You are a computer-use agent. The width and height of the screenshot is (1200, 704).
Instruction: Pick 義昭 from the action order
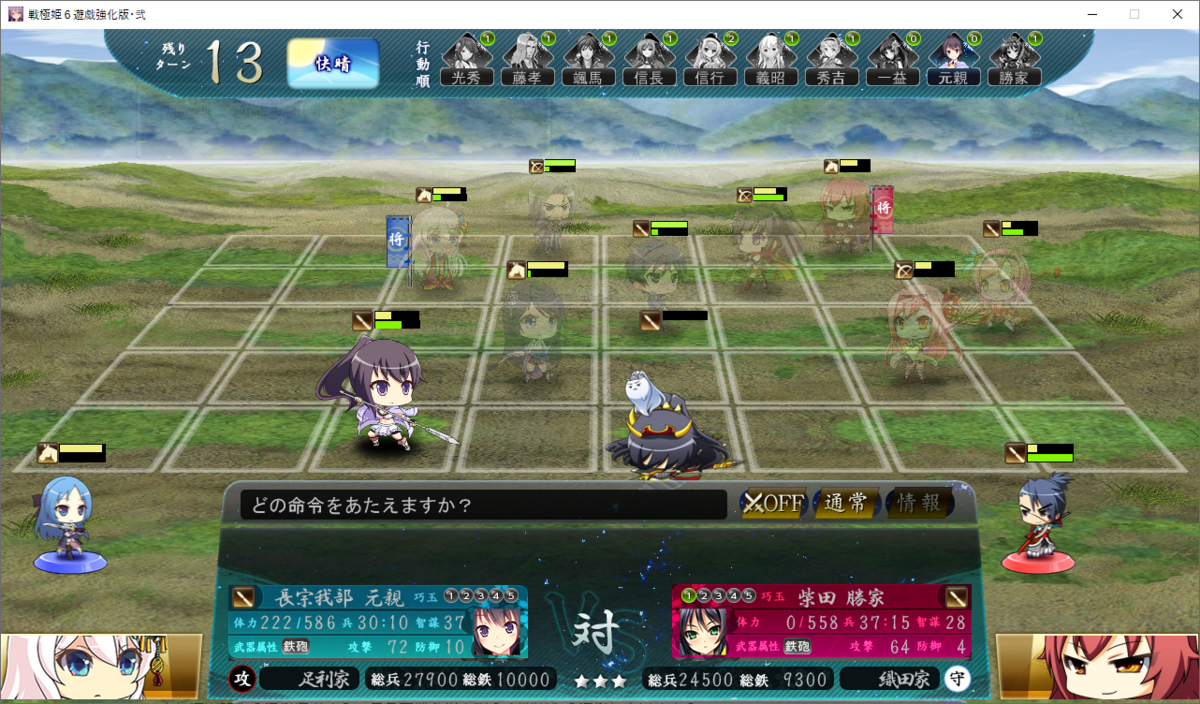point(771,60)
